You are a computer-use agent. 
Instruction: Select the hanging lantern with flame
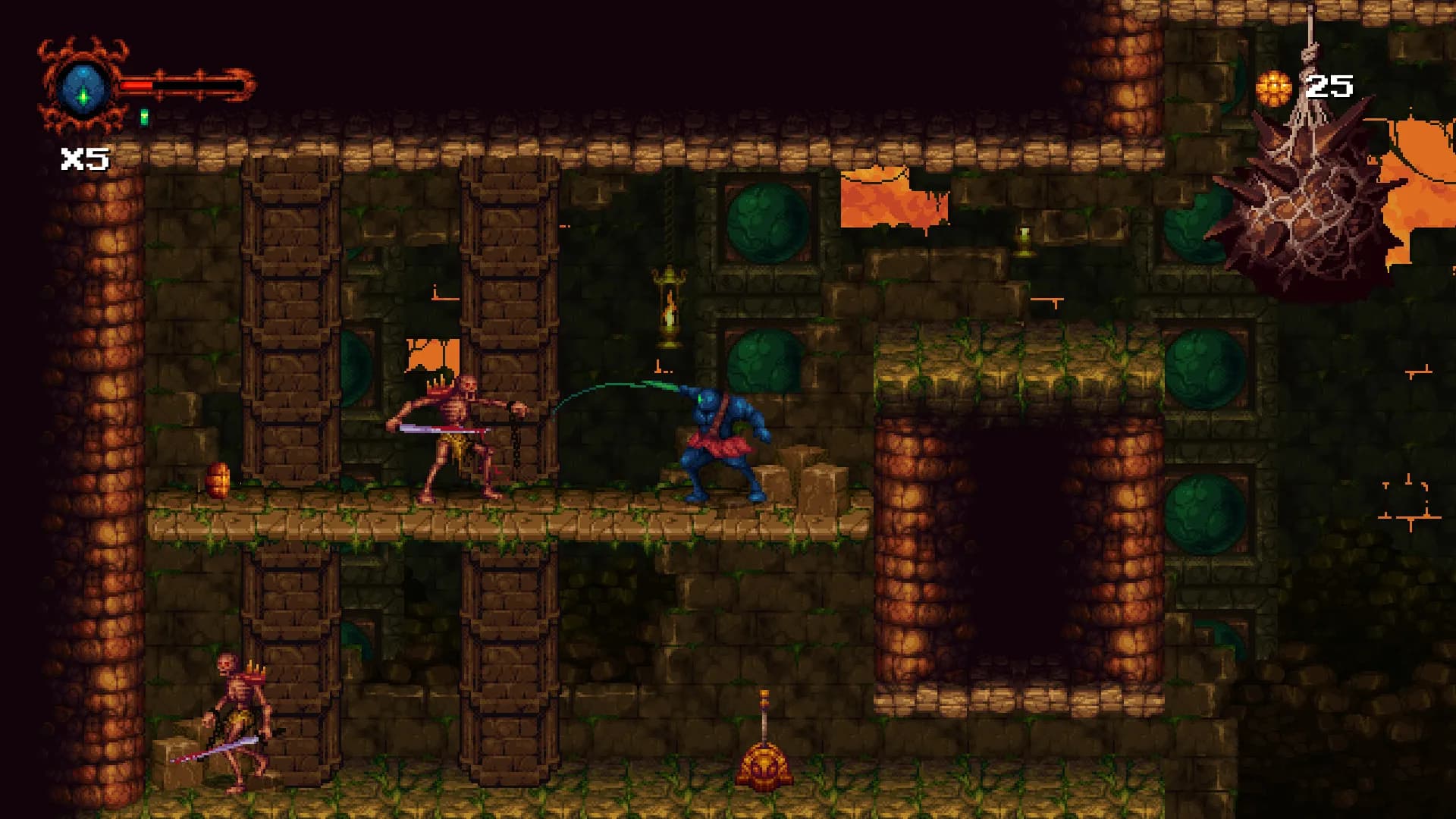(670, 303)
